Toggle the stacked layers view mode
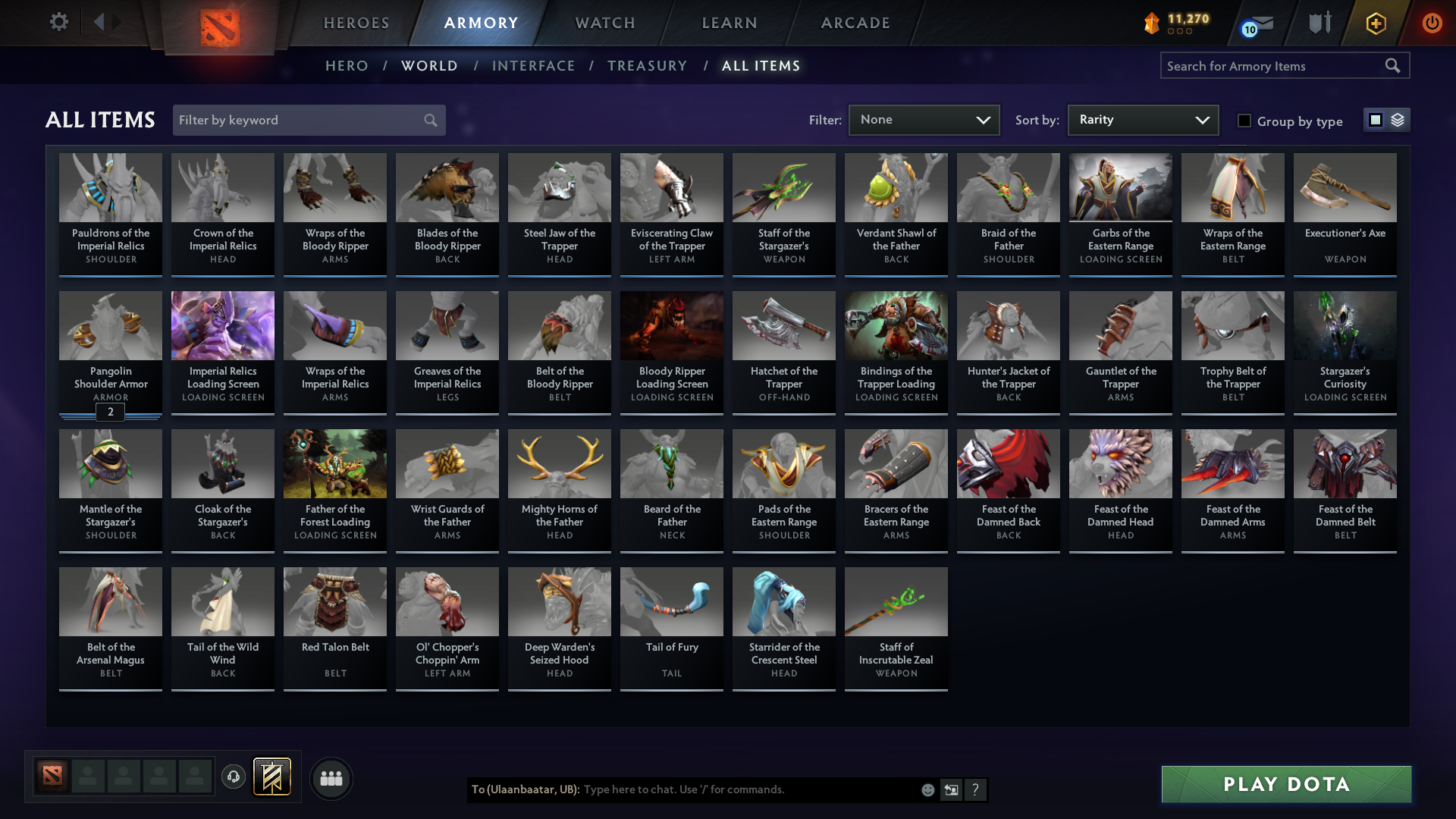The height and width of the screenshot is (819, 1456). click(x=1398, y=119)
